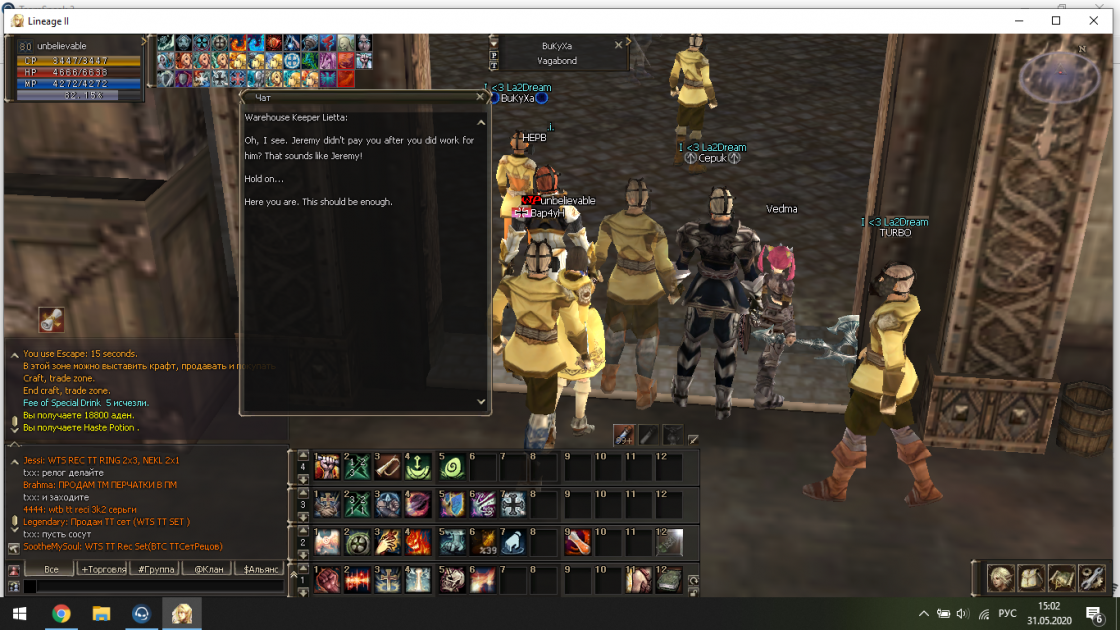The height and width of the screenshot is (630, 1120).
Task: Select the $Альянс chat tab
Action: coord(262,569)
